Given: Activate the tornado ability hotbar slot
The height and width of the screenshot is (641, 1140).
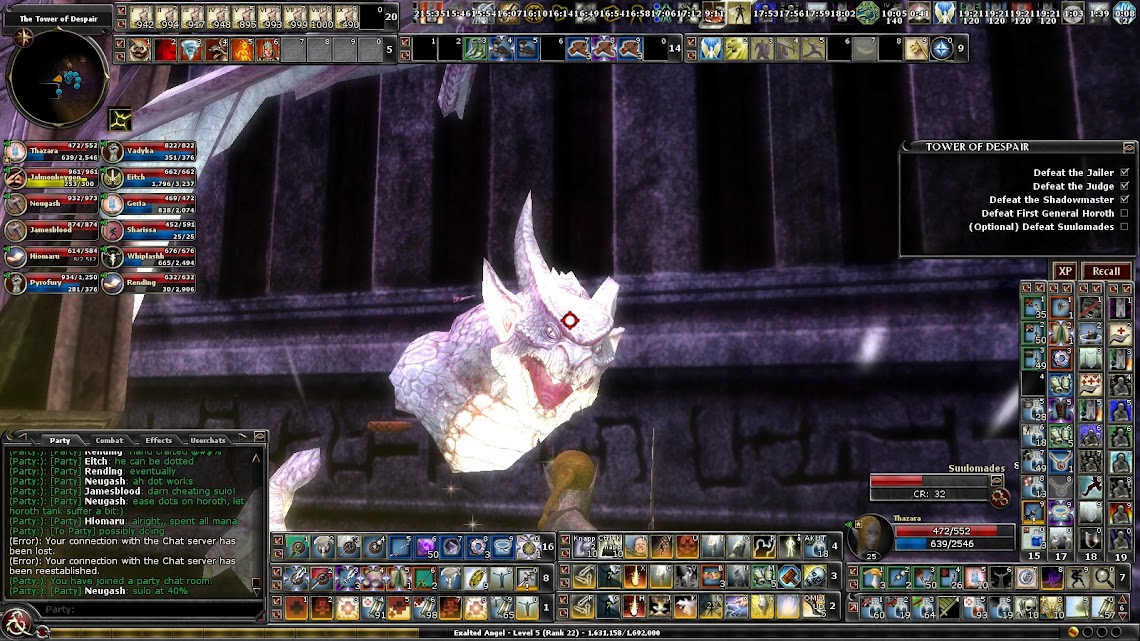Looking at the screenshot, I should (x=190, y=48).
